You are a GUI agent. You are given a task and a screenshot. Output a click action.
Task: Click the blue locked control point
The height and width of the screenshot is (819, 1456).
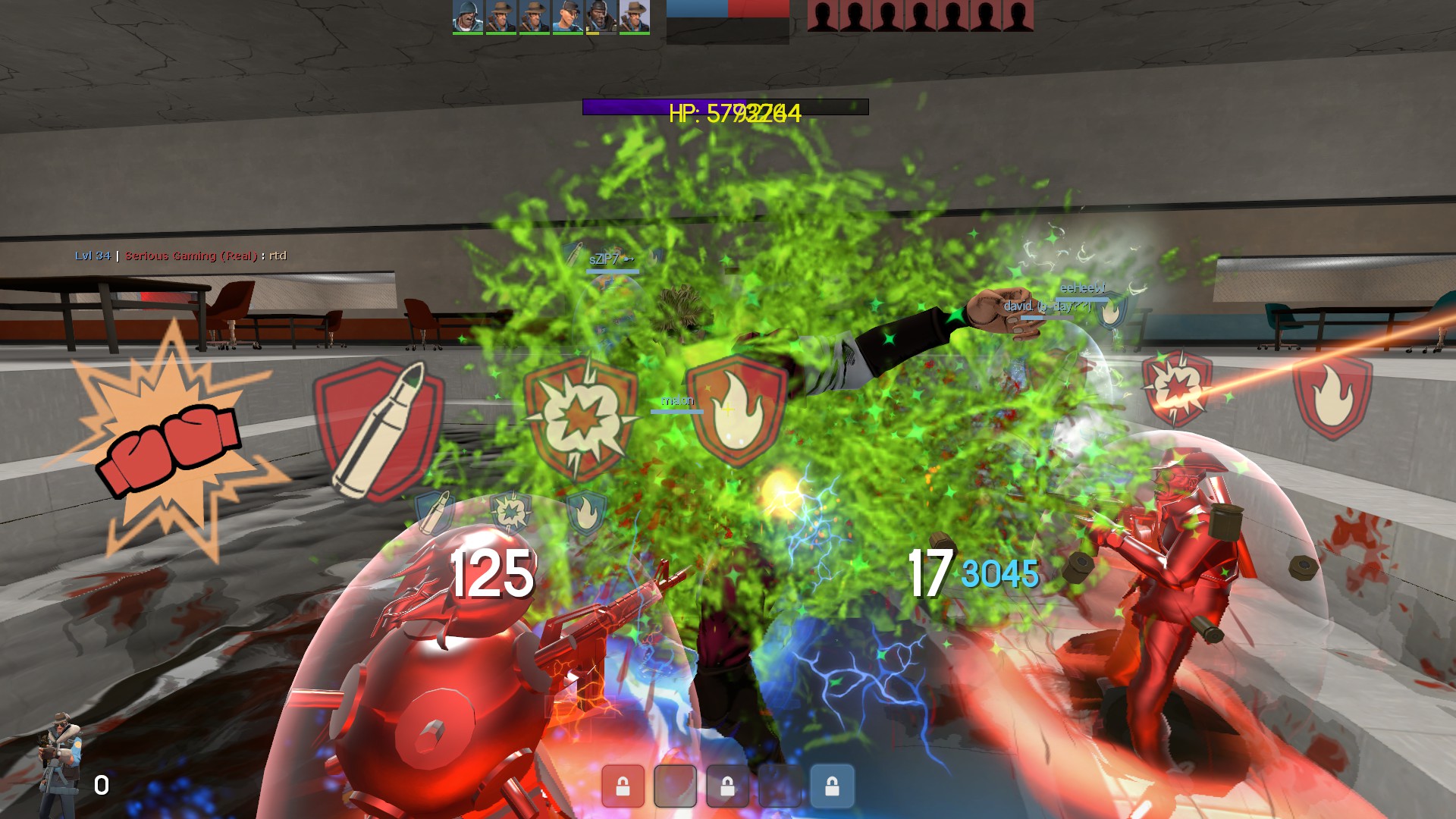pos(832,786)
